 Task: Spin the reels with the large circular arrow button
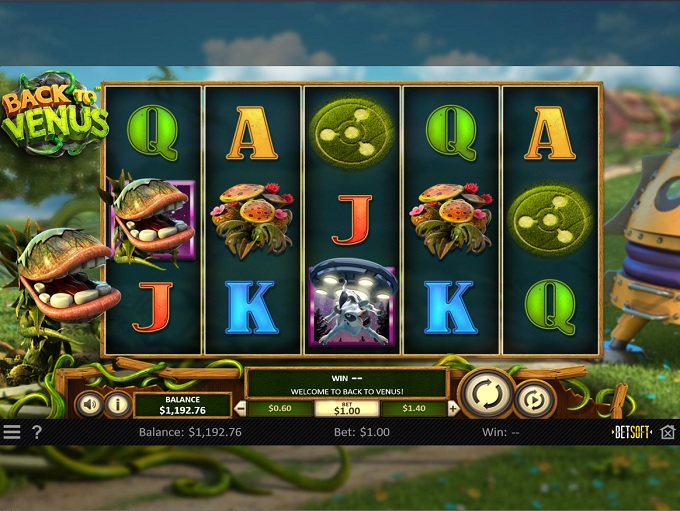click(486, 394)
